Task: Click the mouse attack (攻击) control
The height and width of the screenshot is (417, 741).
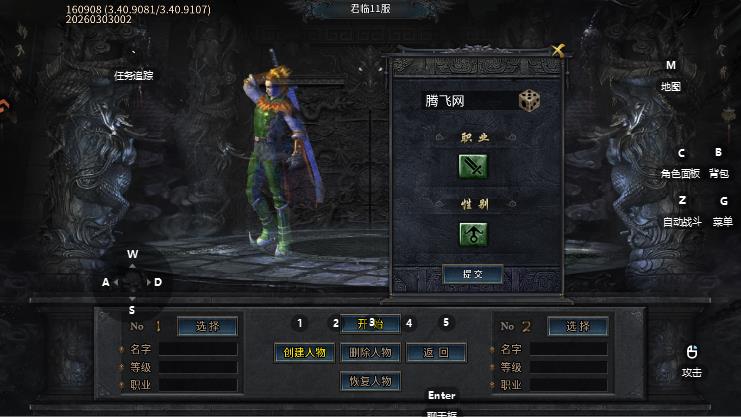Action: pyautogui.click(x=691, y=360)
